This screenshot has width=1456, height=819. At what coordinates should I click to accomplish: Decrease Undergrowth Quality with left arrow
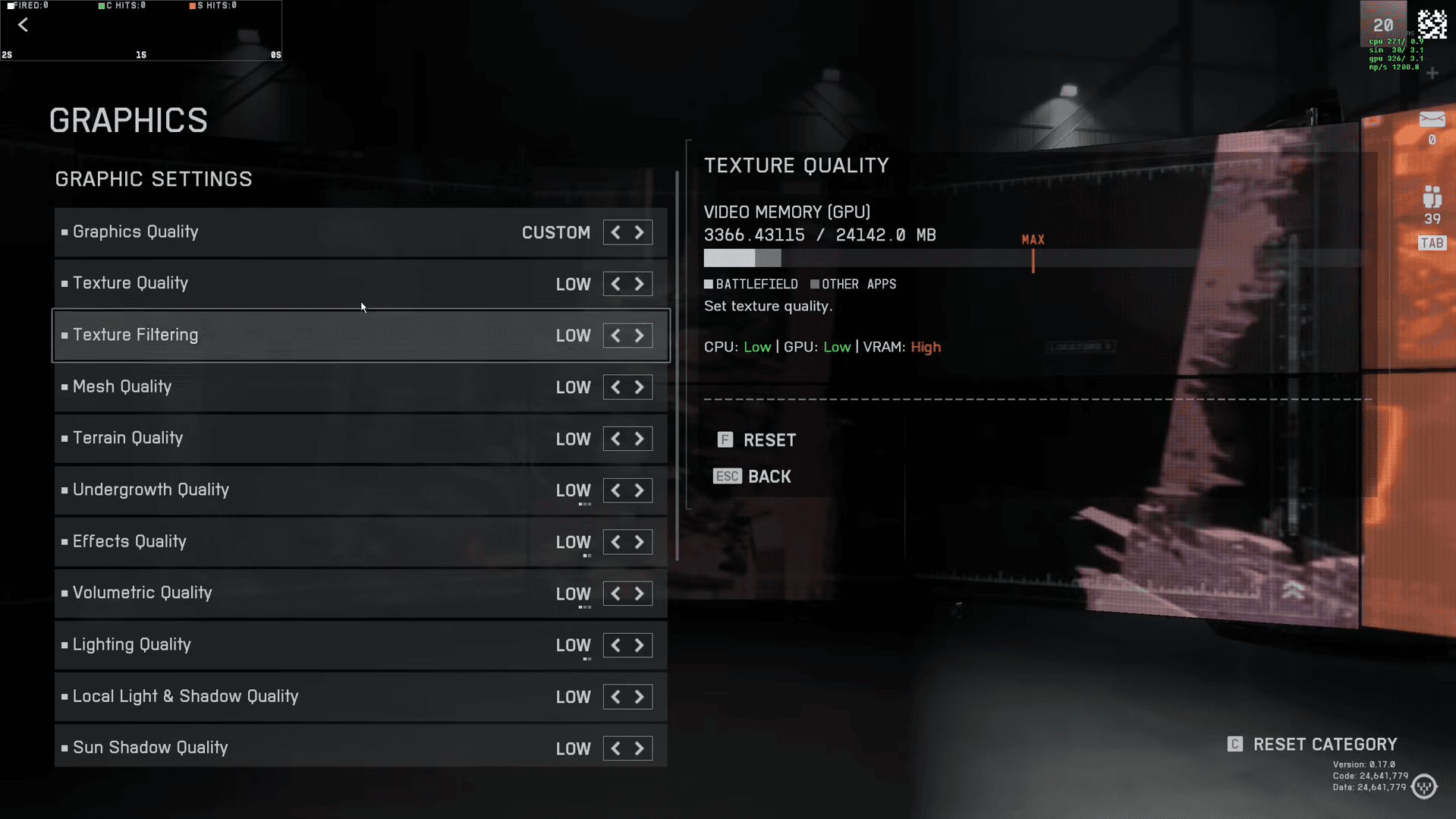615,490
